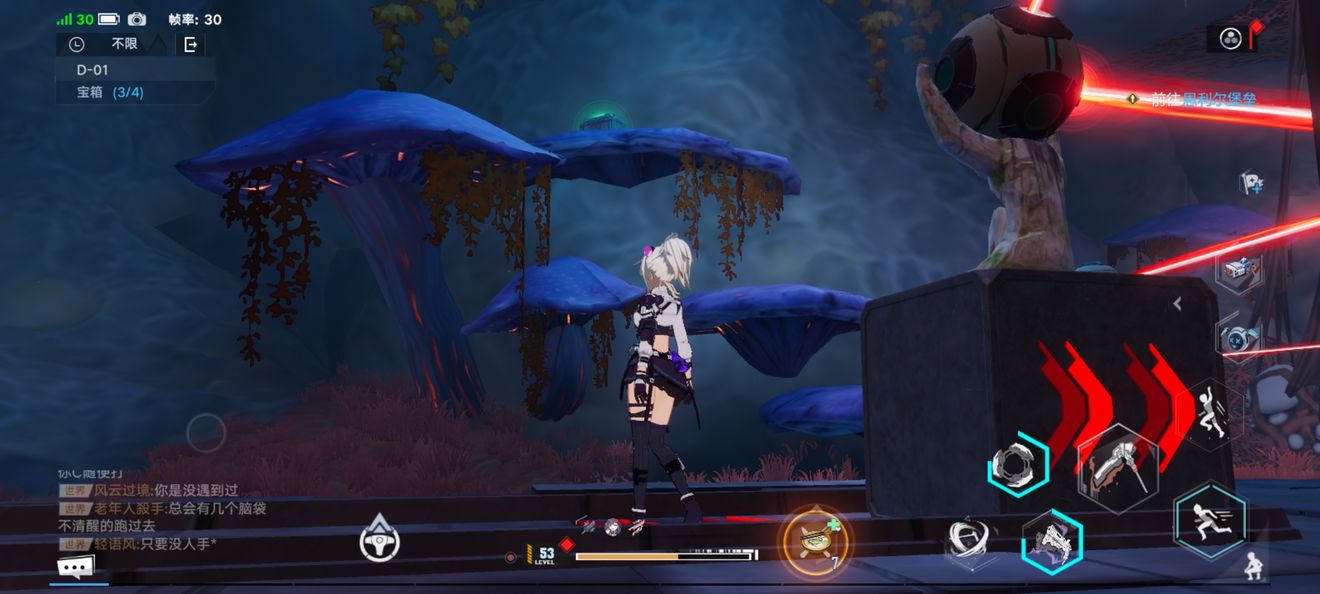Use the food healing item shortcut
This screenshot has height=594, width=1320.
pyautogui.click(x=816, y=542)
